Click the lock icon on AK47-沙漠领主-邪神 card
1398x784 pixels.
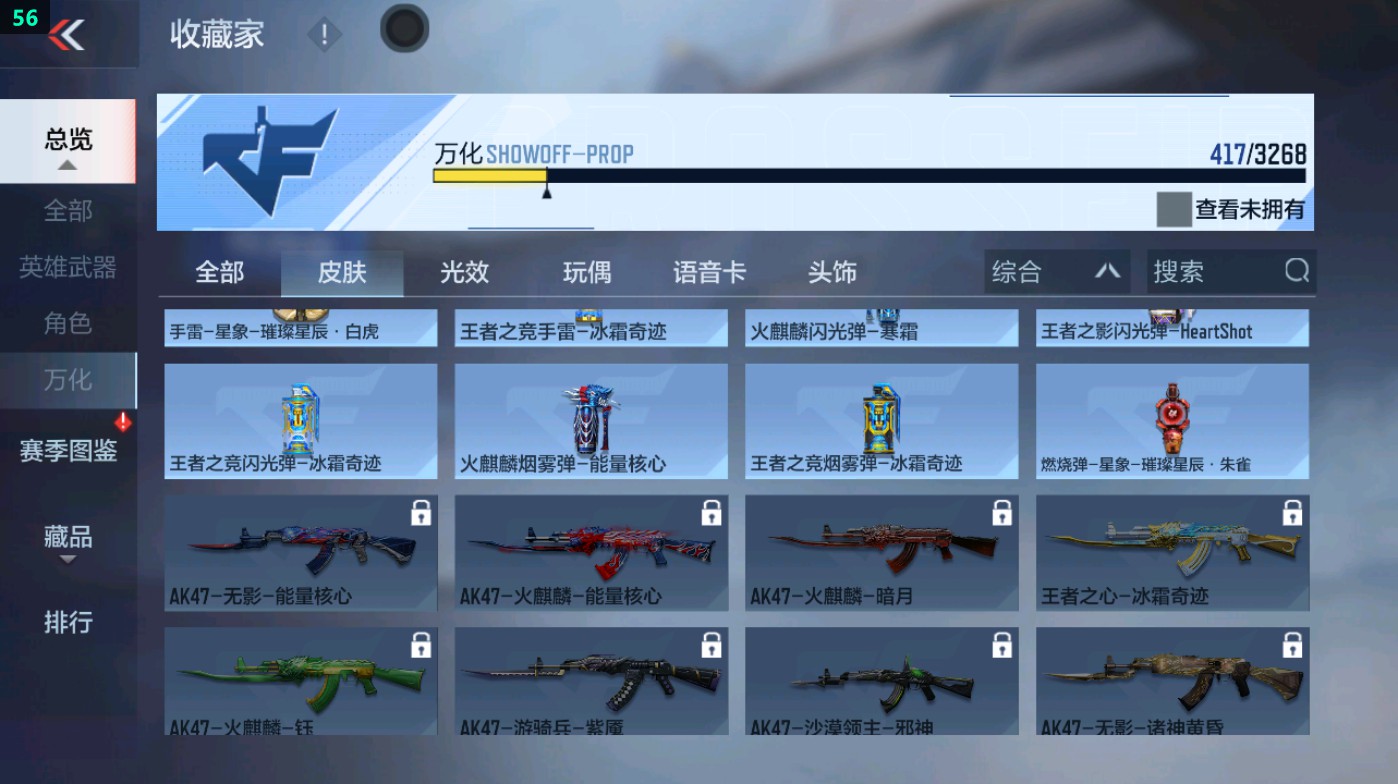pyautogui.click(x=1002, y=645)
